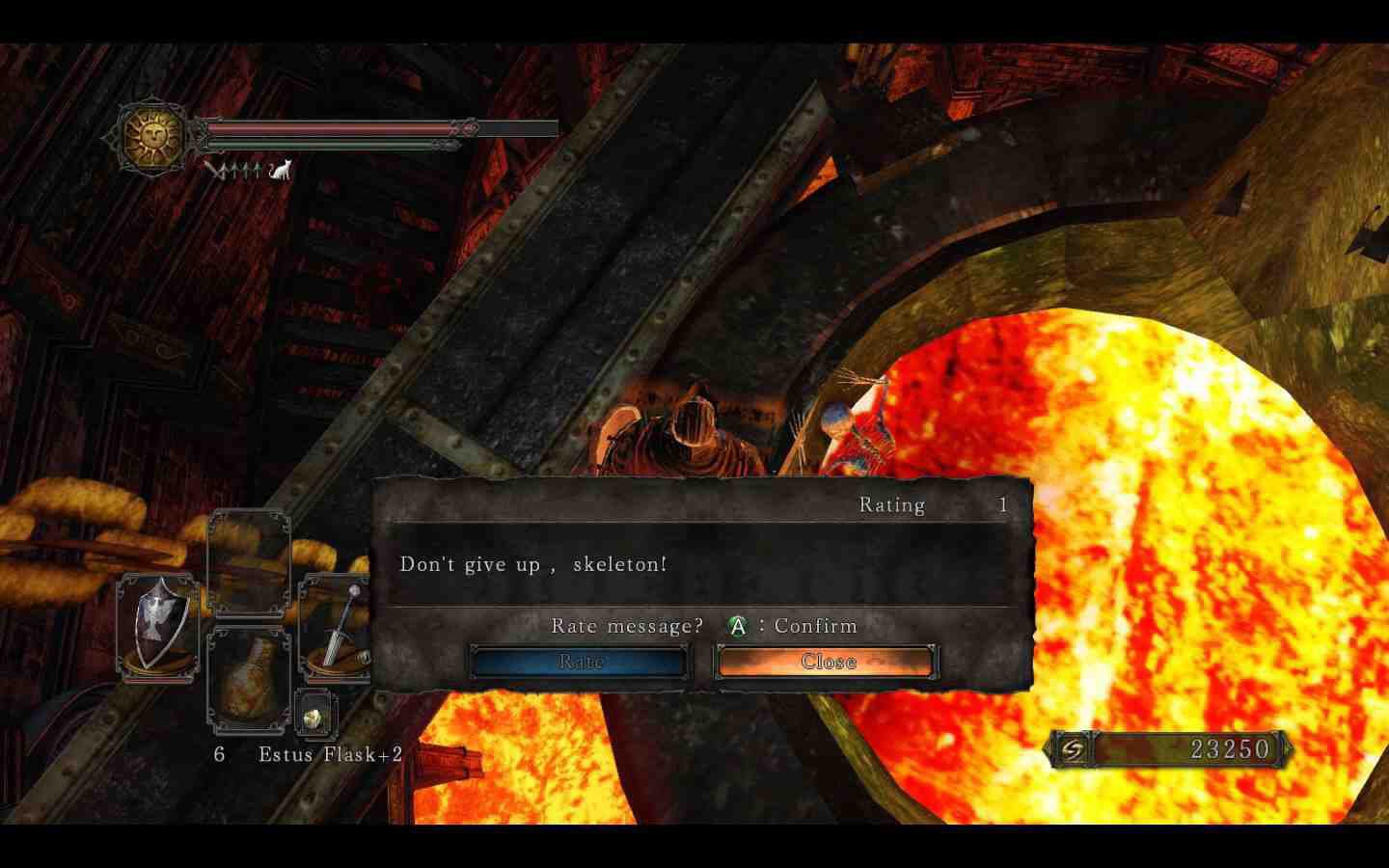Select the Heirs of the Sun covenant emblem
1389x868 pixels.
tap(152, 135)
